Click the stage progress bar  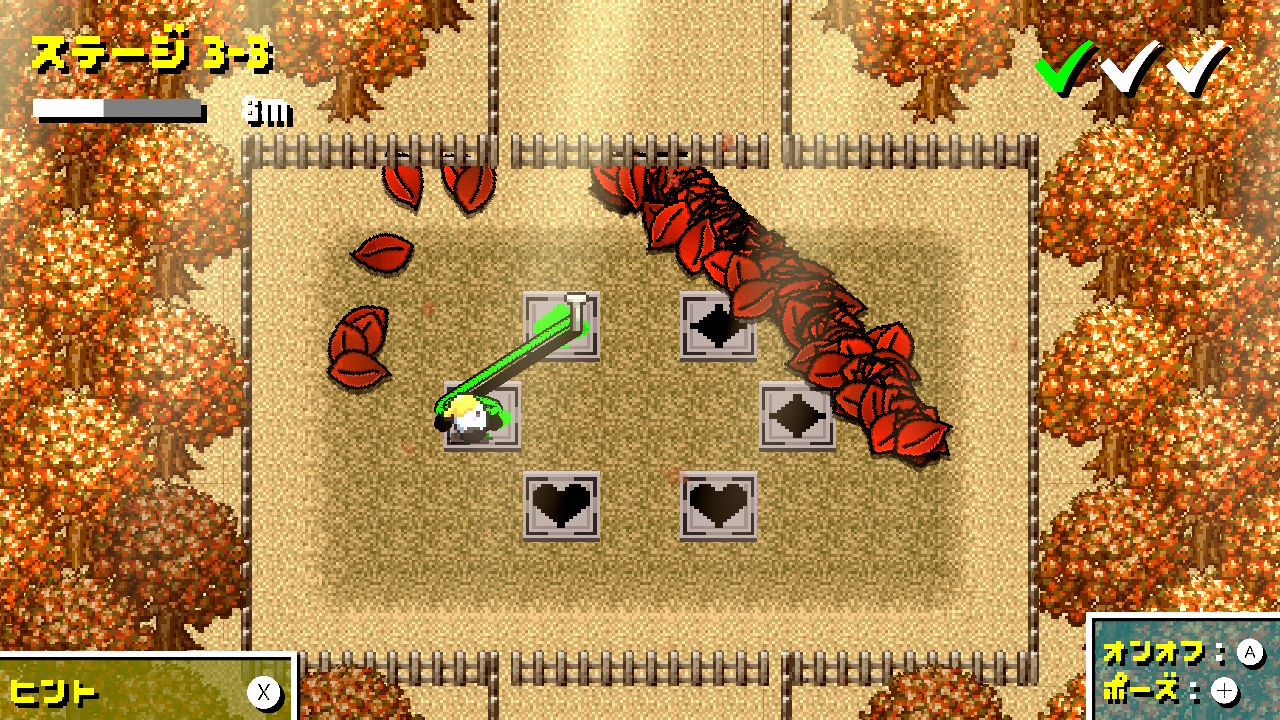coord(118,105)
